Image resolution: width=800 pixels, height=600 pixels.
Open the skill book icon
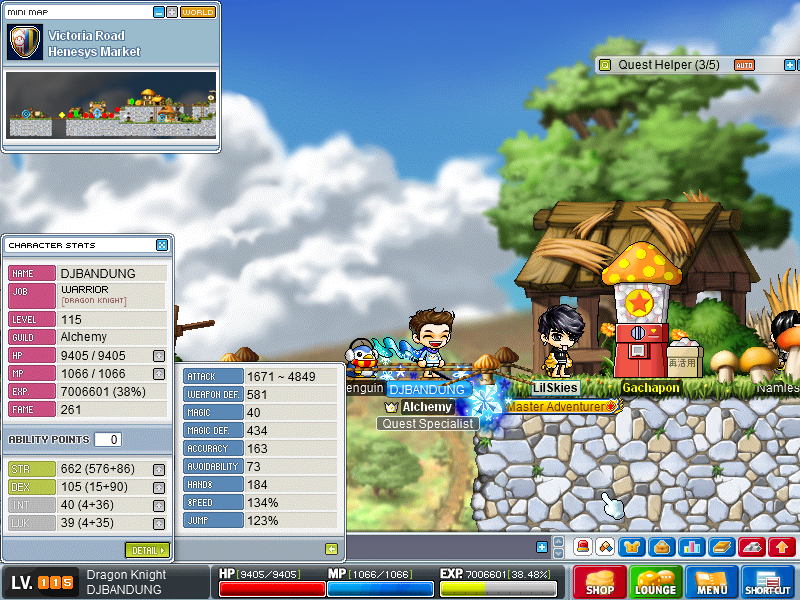click(x=721, y=547)
